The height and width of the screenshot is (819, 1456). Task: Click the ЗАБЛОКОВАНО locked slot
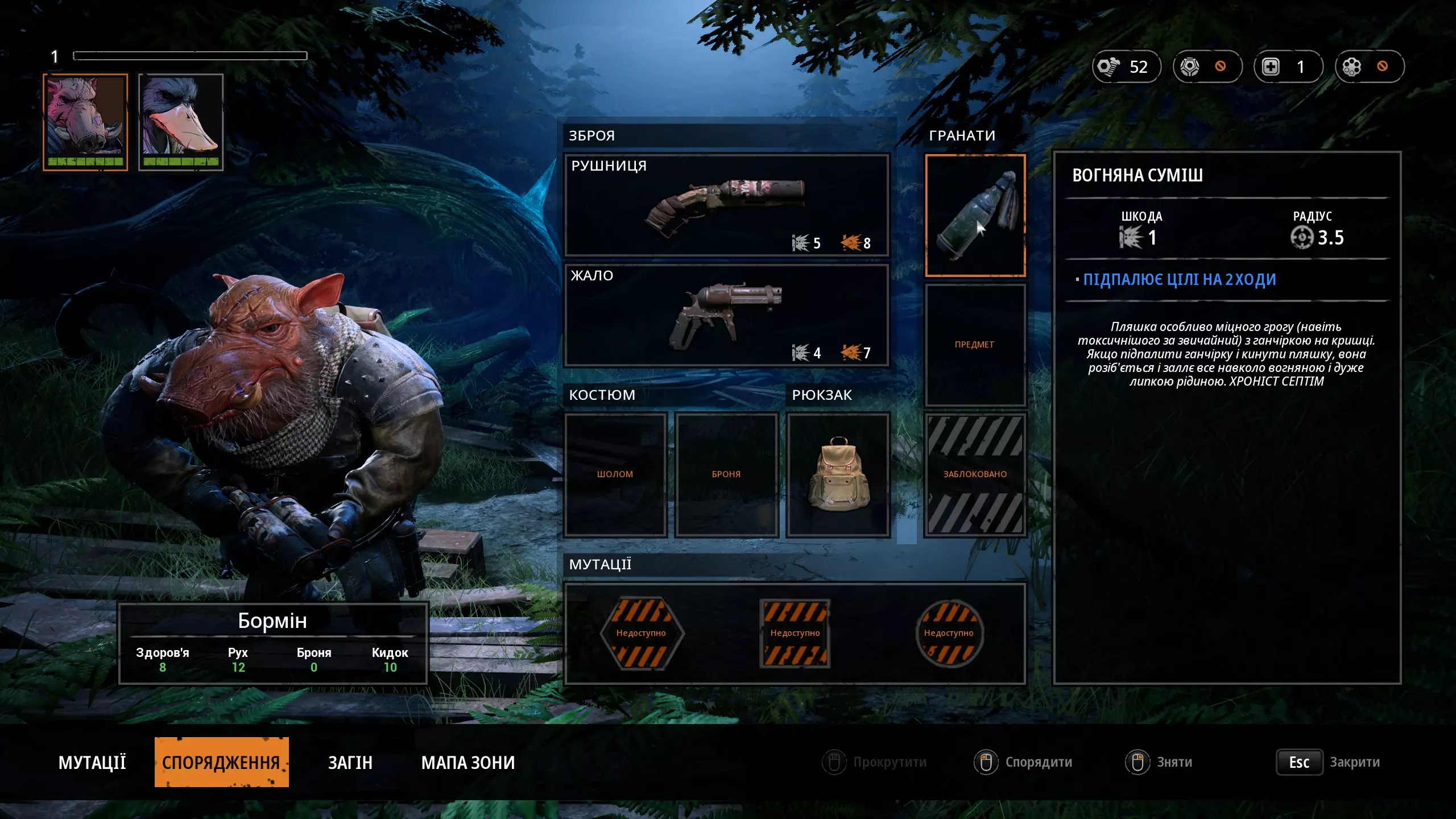pos(975,474)
